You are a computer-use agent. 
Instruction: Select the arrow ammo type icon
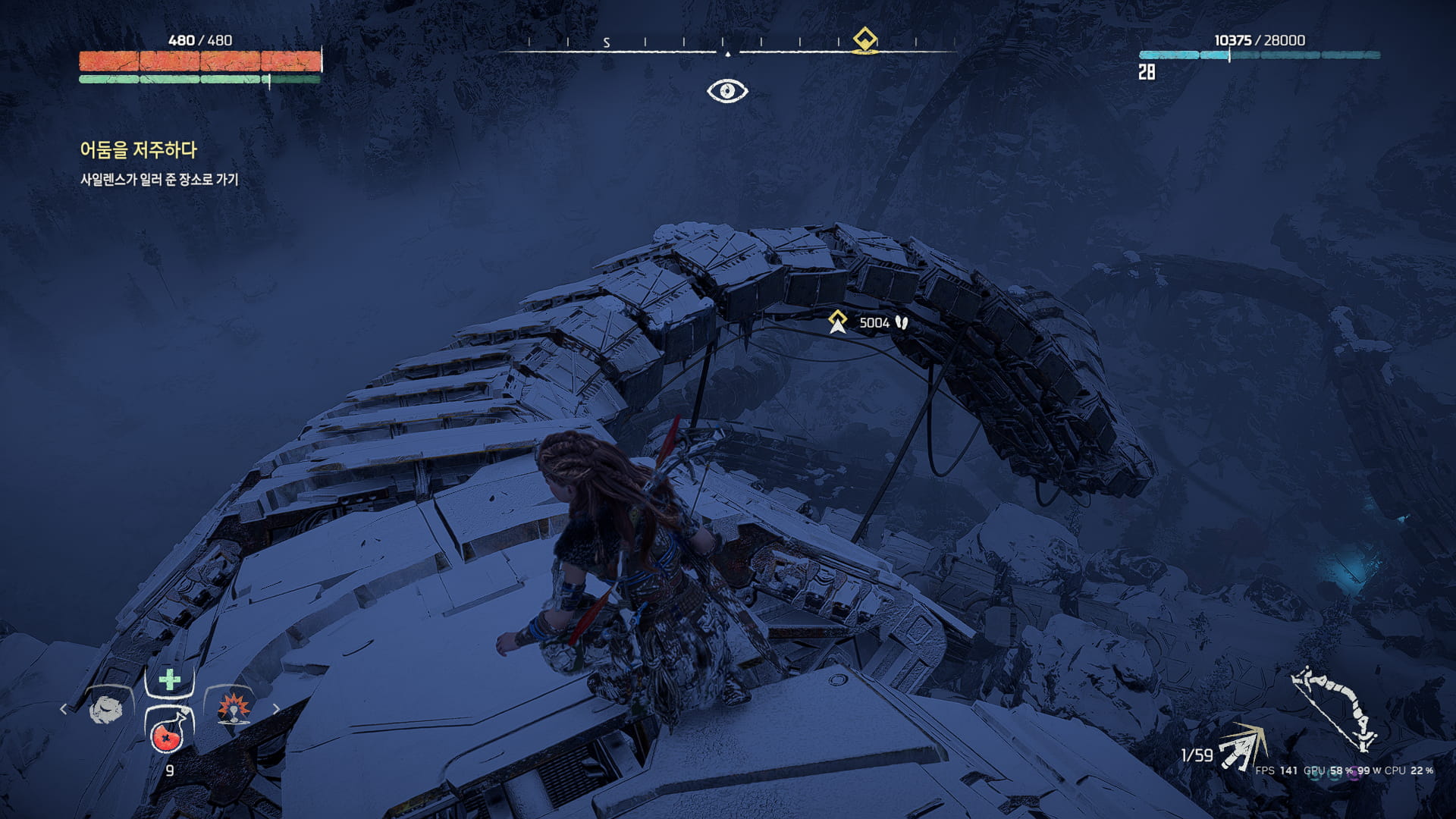pyautogui.click(x=1241, y=746)
